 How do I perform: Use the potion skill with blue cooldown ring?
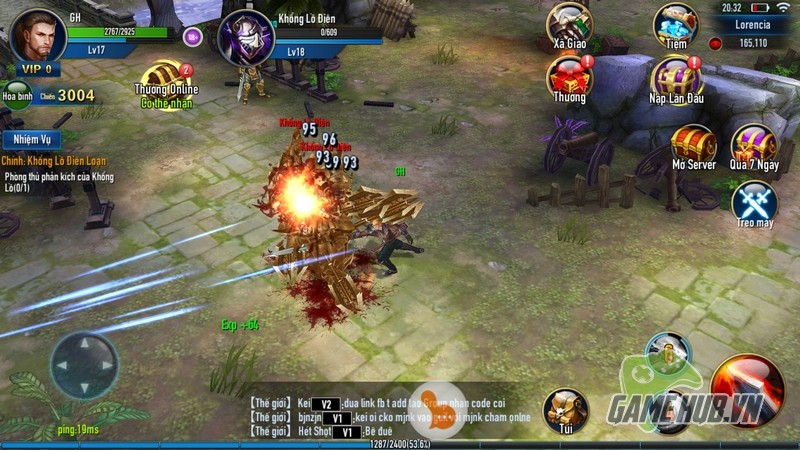coord(666,355)
